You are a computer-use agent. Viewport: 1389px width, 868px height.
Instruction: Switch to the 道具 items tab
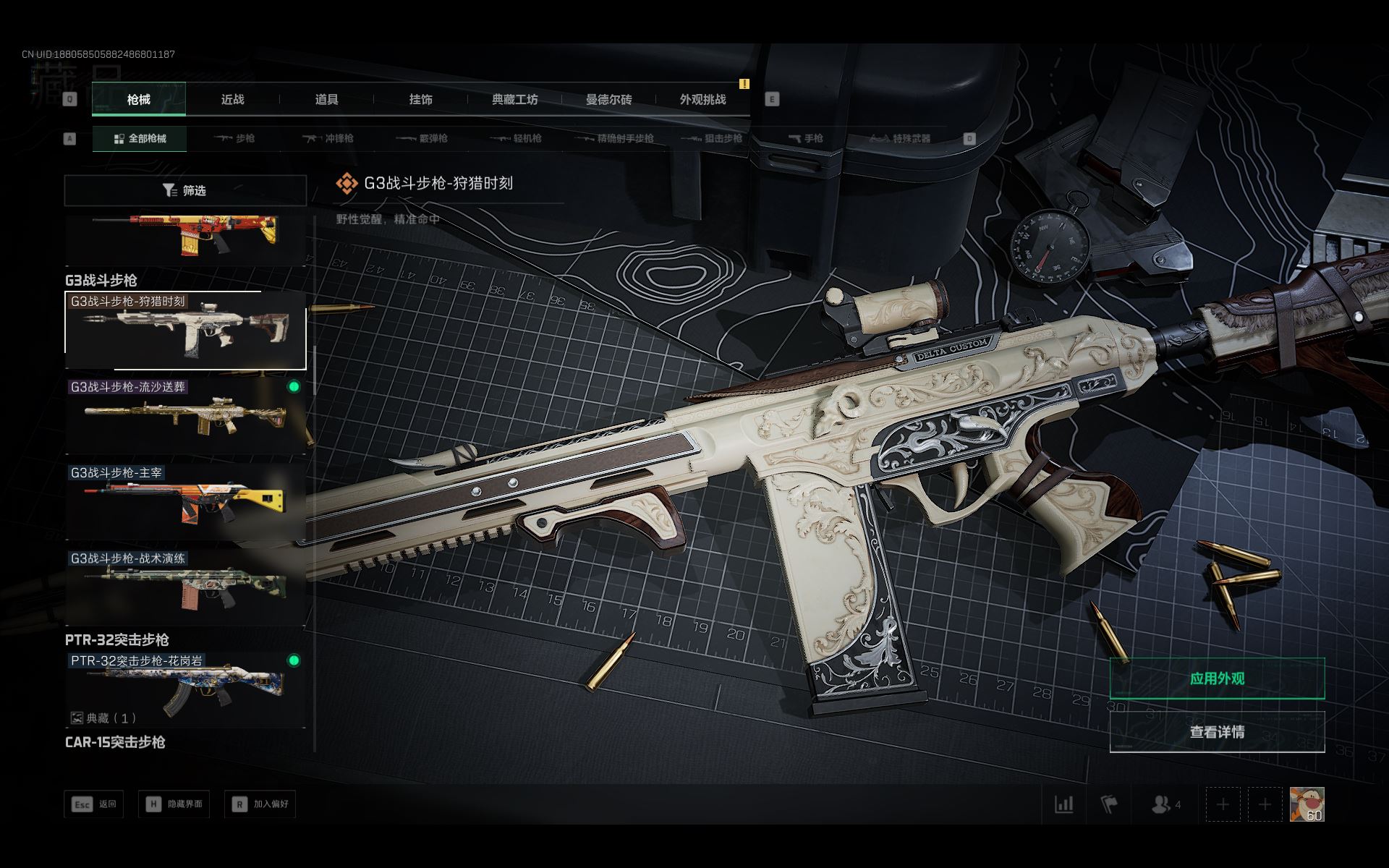[326, 100]
